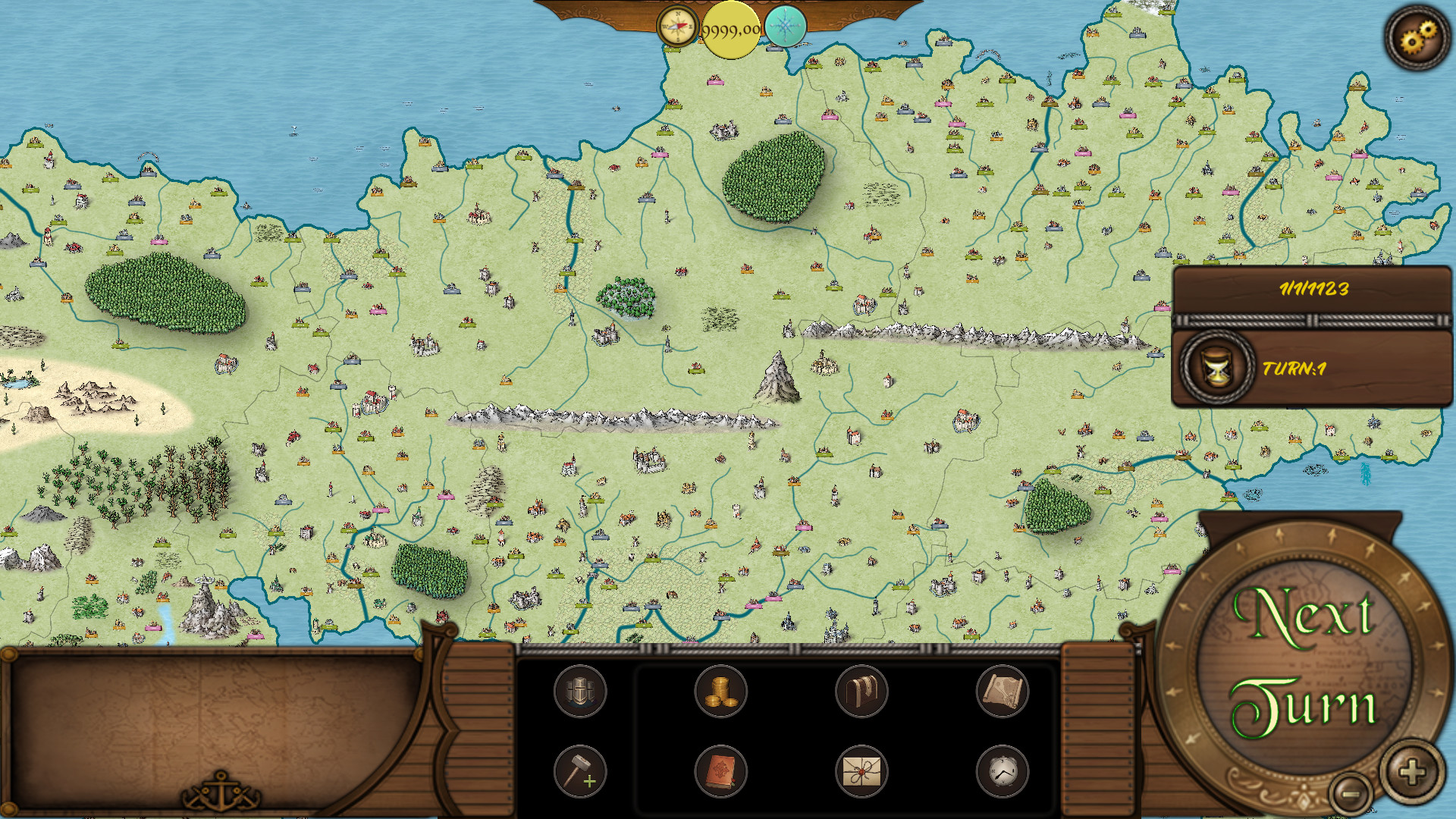Select the large forest in the map center
The height and width of the screenshot is (819, 1456).
click(775, 177)
